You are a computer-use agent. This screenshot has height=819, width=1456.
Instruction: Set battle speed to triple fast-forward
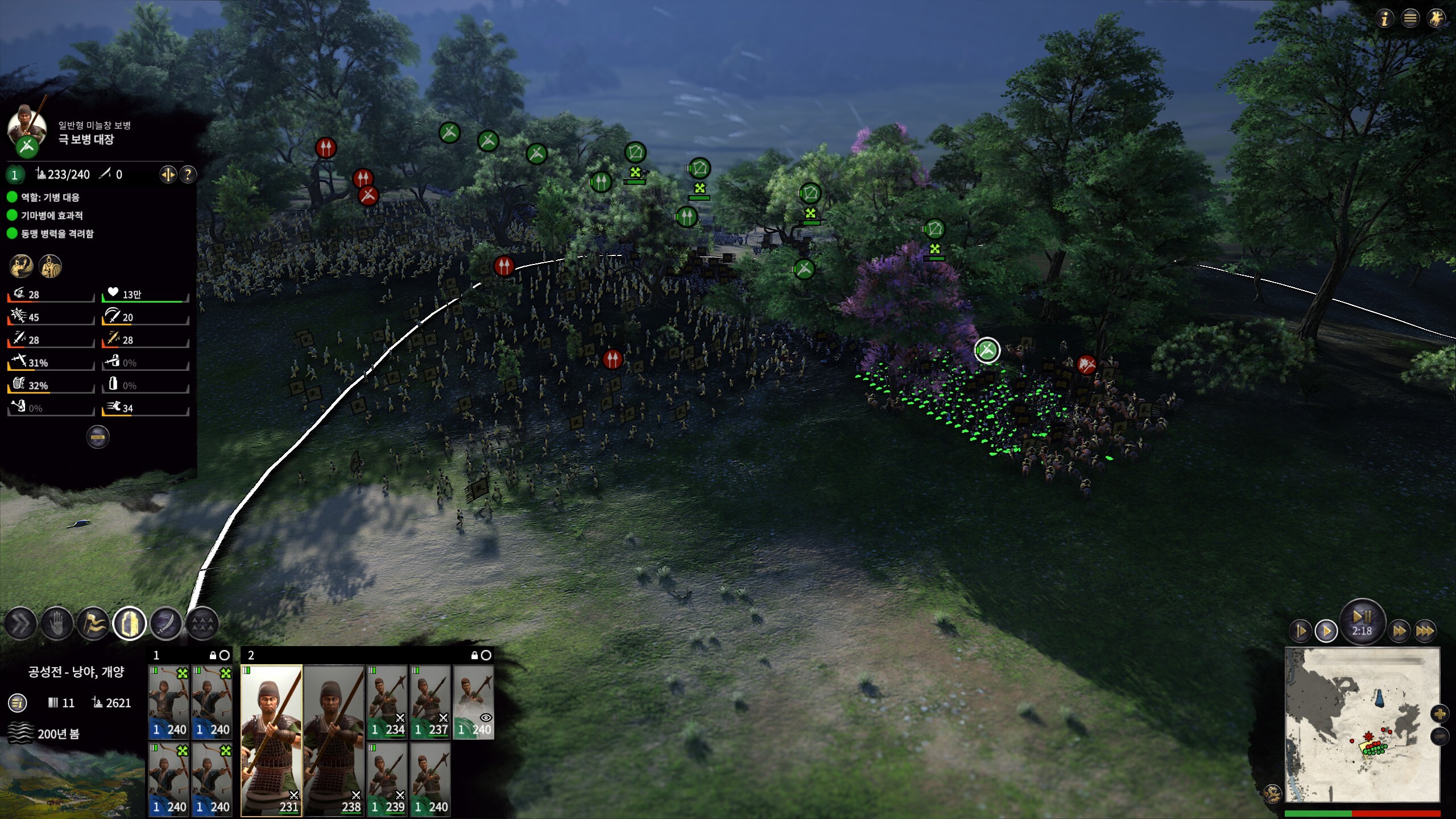pos(1425,631)
